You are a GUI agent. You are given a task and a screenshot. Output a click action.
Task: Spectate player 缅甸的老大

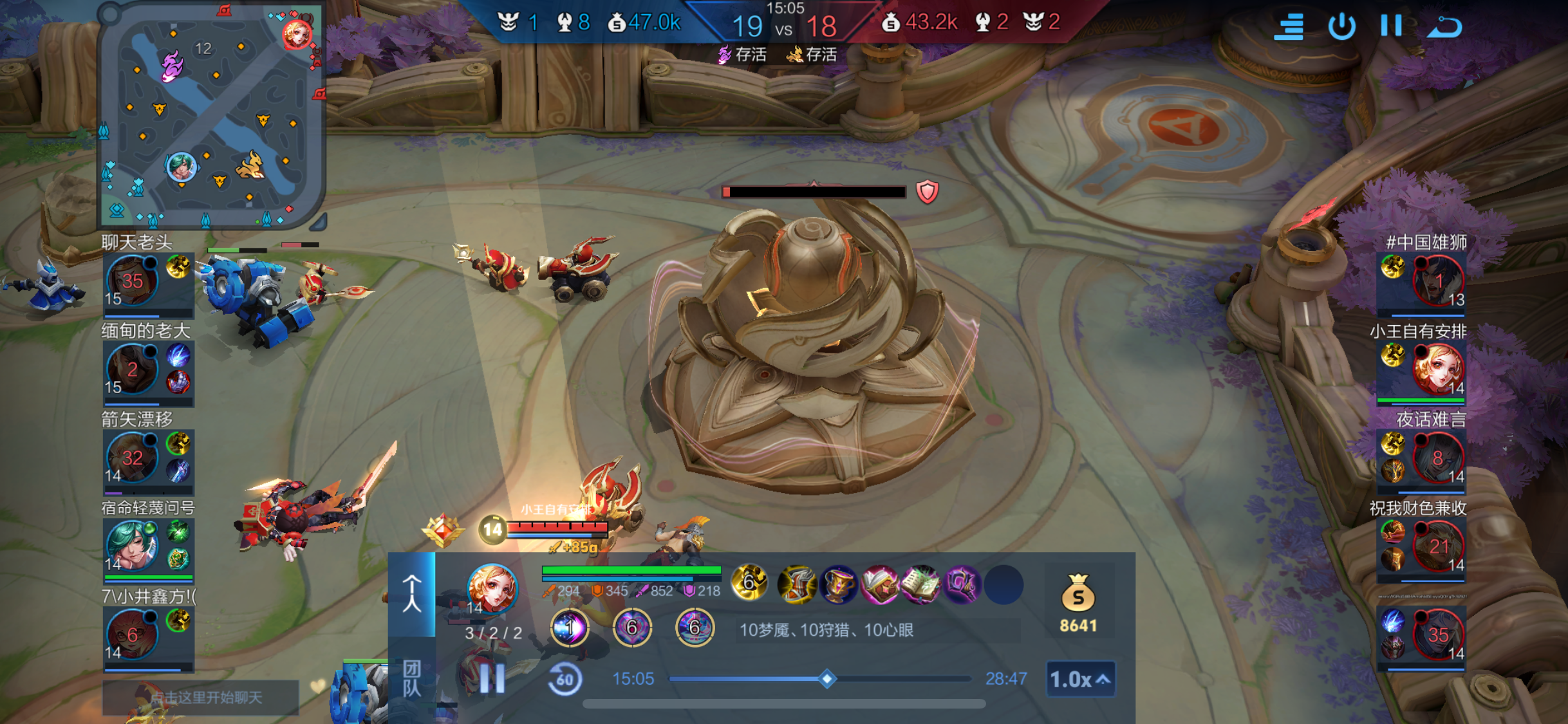click(133, 369)
